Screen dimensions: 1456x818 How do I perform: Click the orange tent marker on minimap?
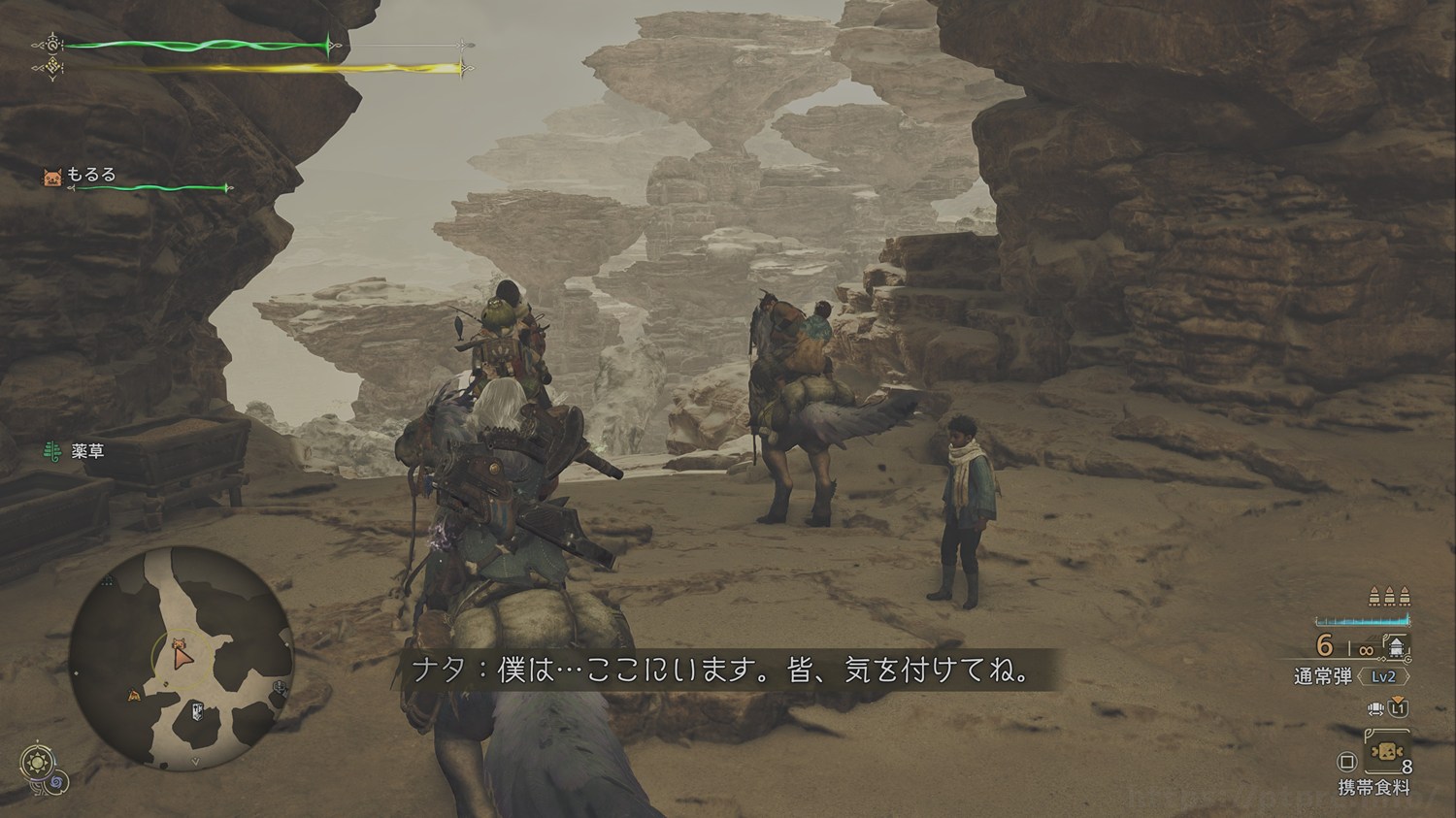[135, 695]
